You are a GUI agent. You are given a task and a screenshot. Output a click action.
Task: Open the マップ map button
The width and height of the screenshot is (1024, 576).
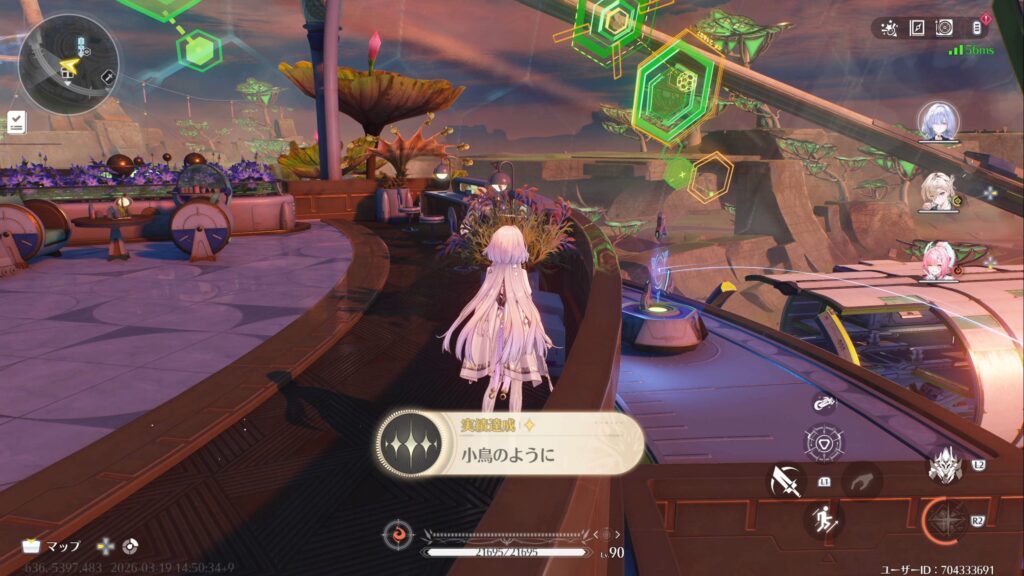(x=52, y=547)
